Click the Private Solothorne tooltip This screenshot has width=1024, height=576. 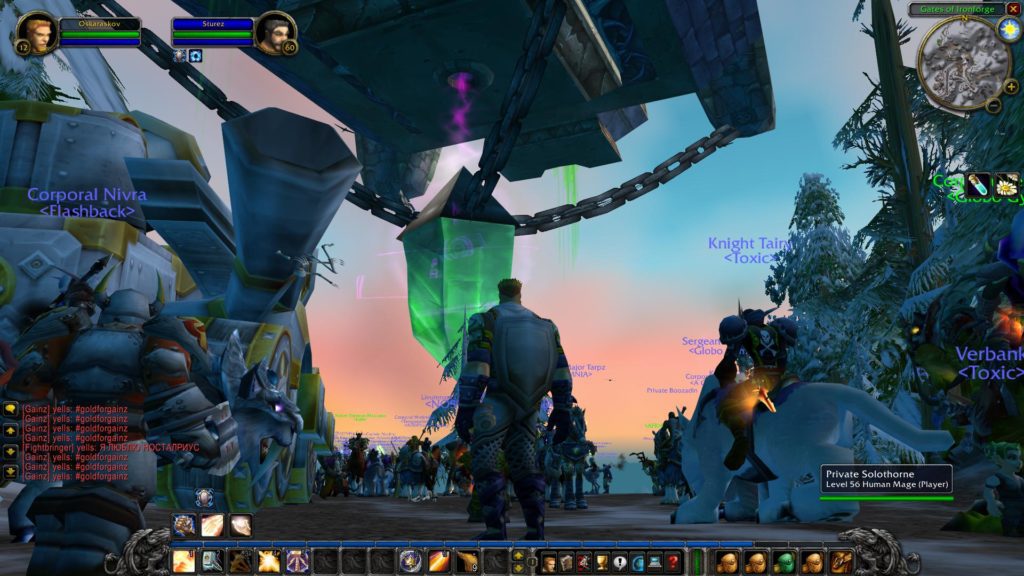click(x=886, y=479)
